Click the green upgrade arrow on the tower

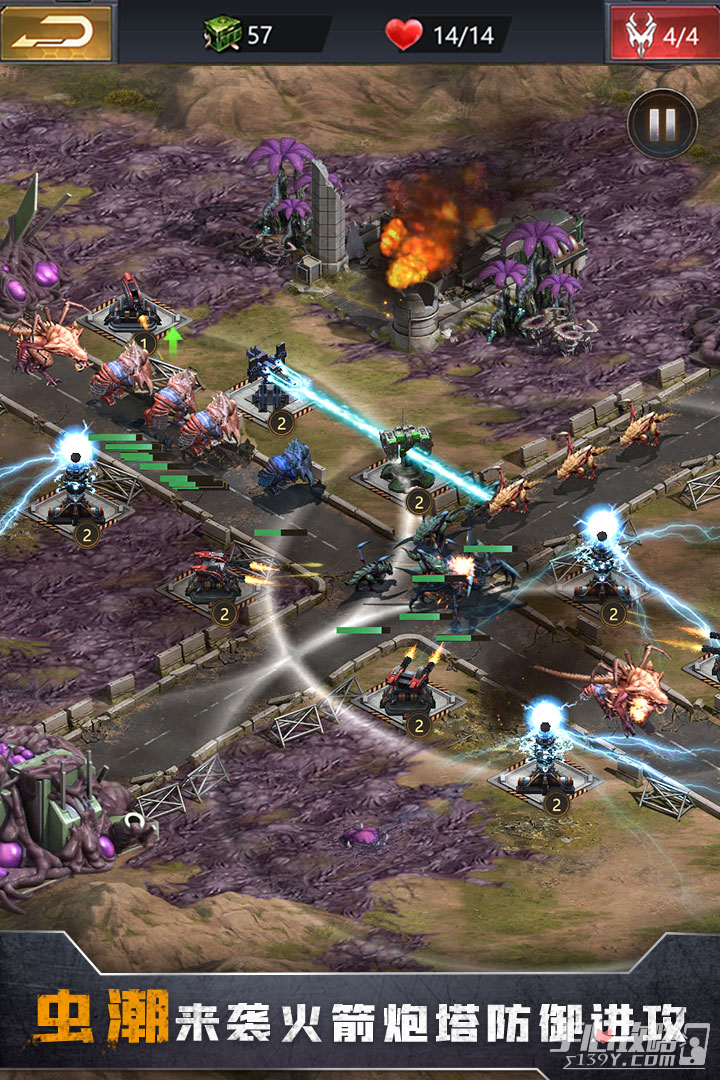[173, 340]
